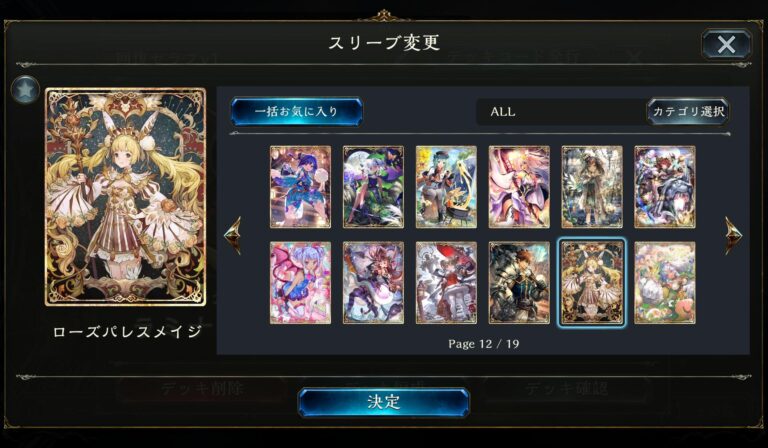Pick the pastel flower garden sleeve

665,283
